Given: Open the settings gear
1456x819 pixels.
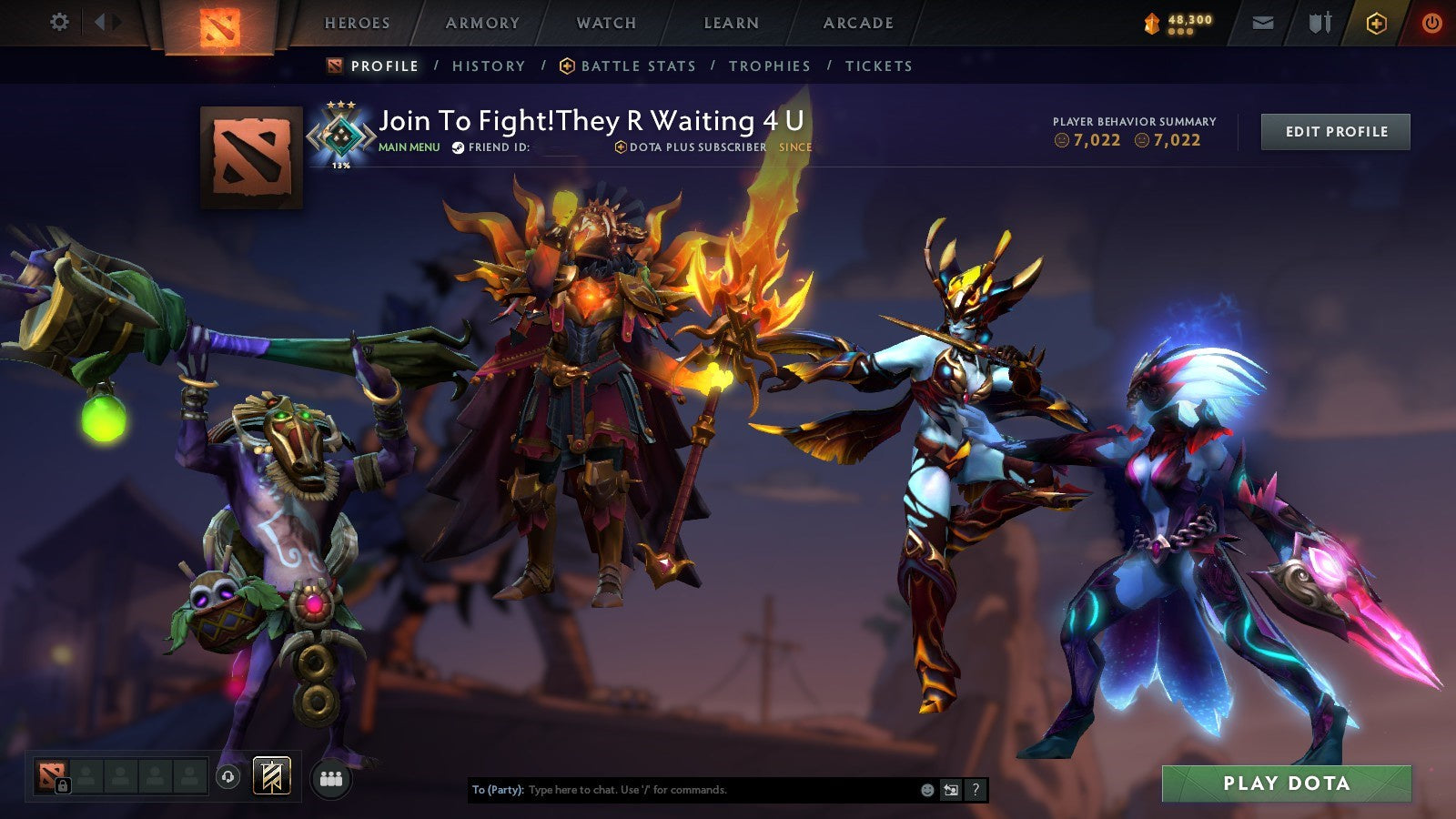Looking at the screenshot, I should [59, 19].
